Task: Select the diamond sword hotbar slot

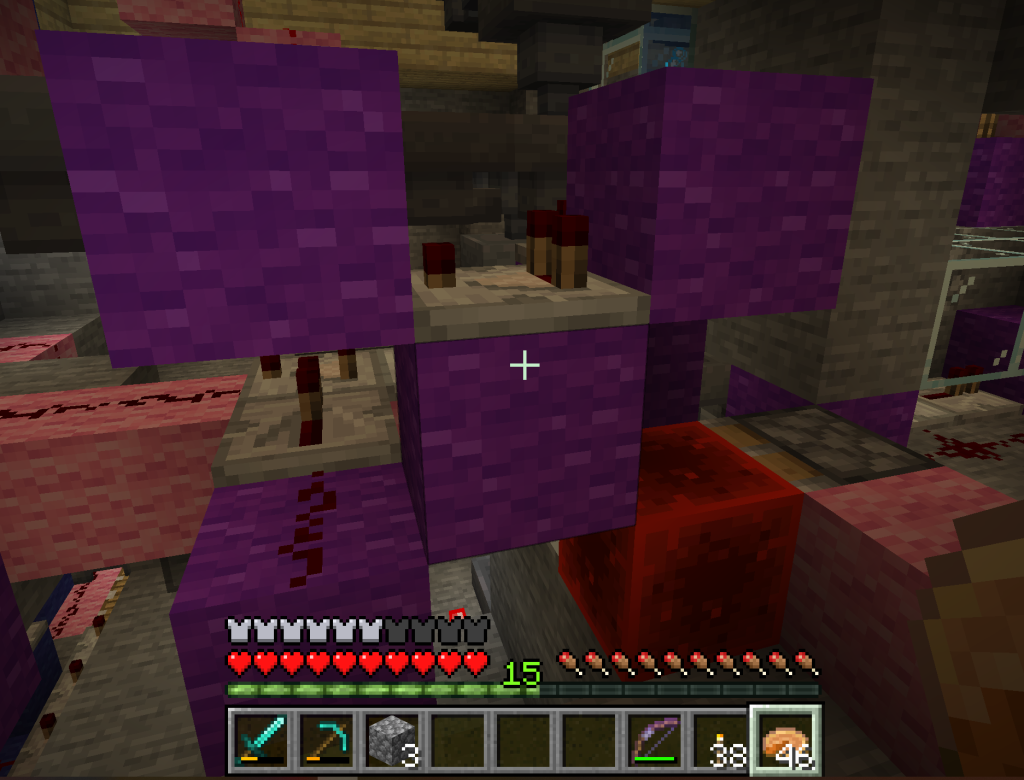Action: 260,743
